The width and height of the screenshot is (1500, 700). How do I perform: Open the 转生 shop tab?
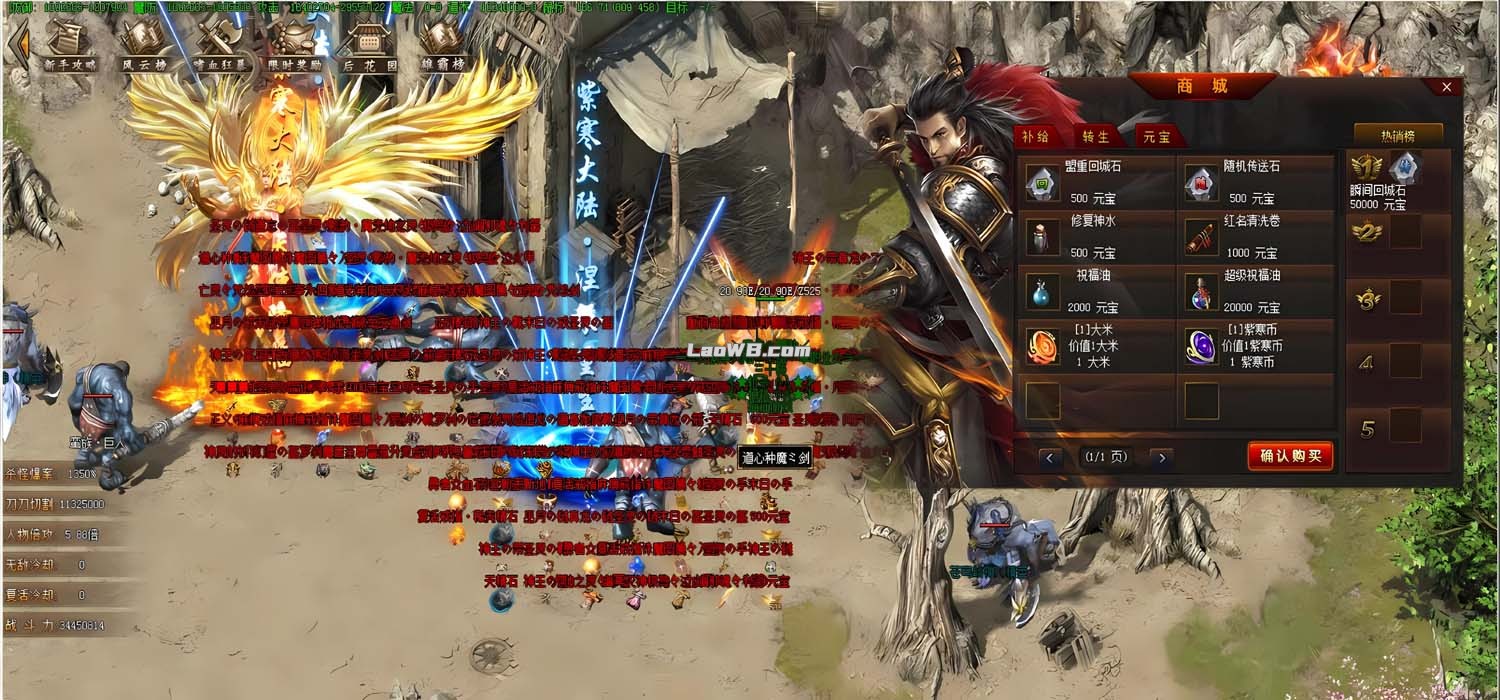(x=1098, y=137)
